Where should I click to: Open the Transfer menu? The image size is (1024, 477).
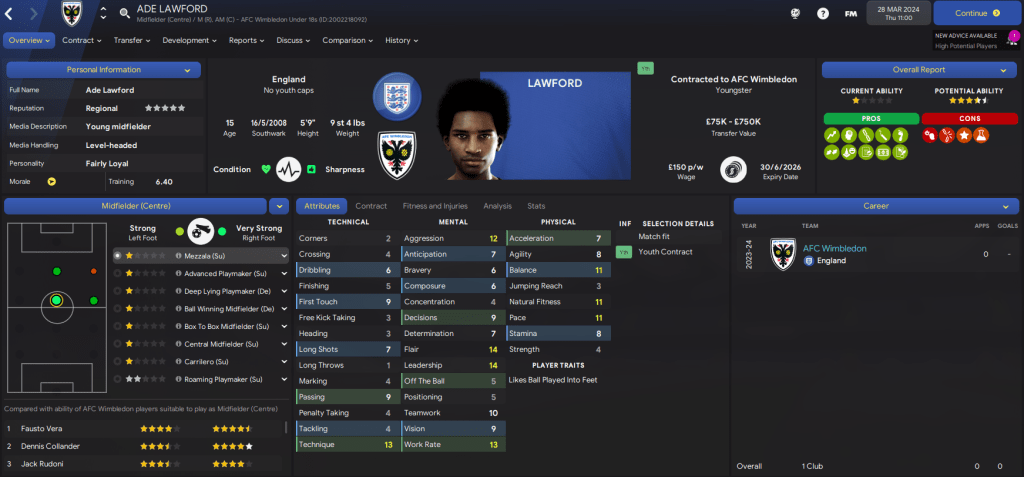pyautogui.click(x=131, y=41)
